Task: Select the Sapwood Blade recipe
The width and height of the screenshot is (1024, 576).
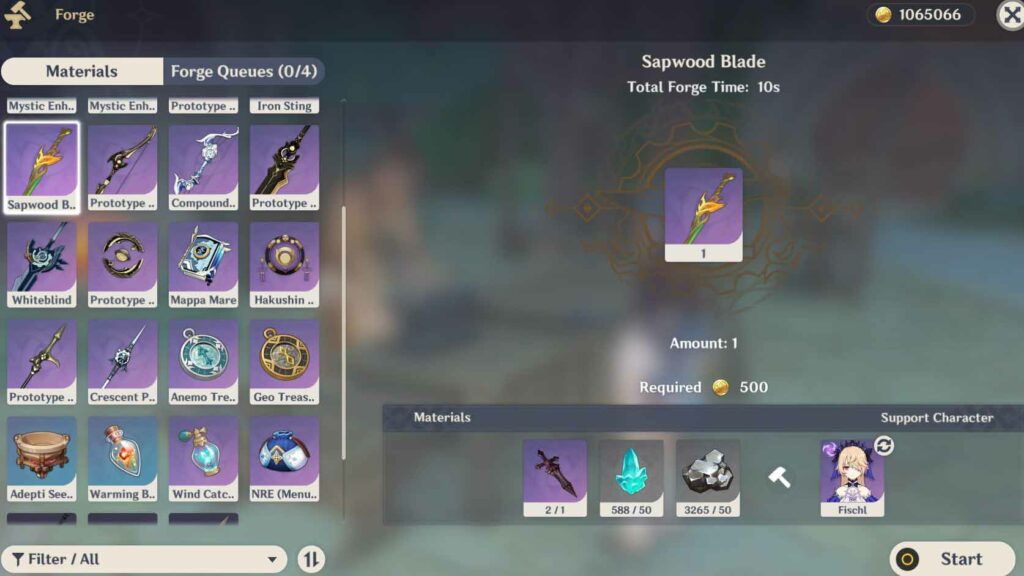Action: 42,167
